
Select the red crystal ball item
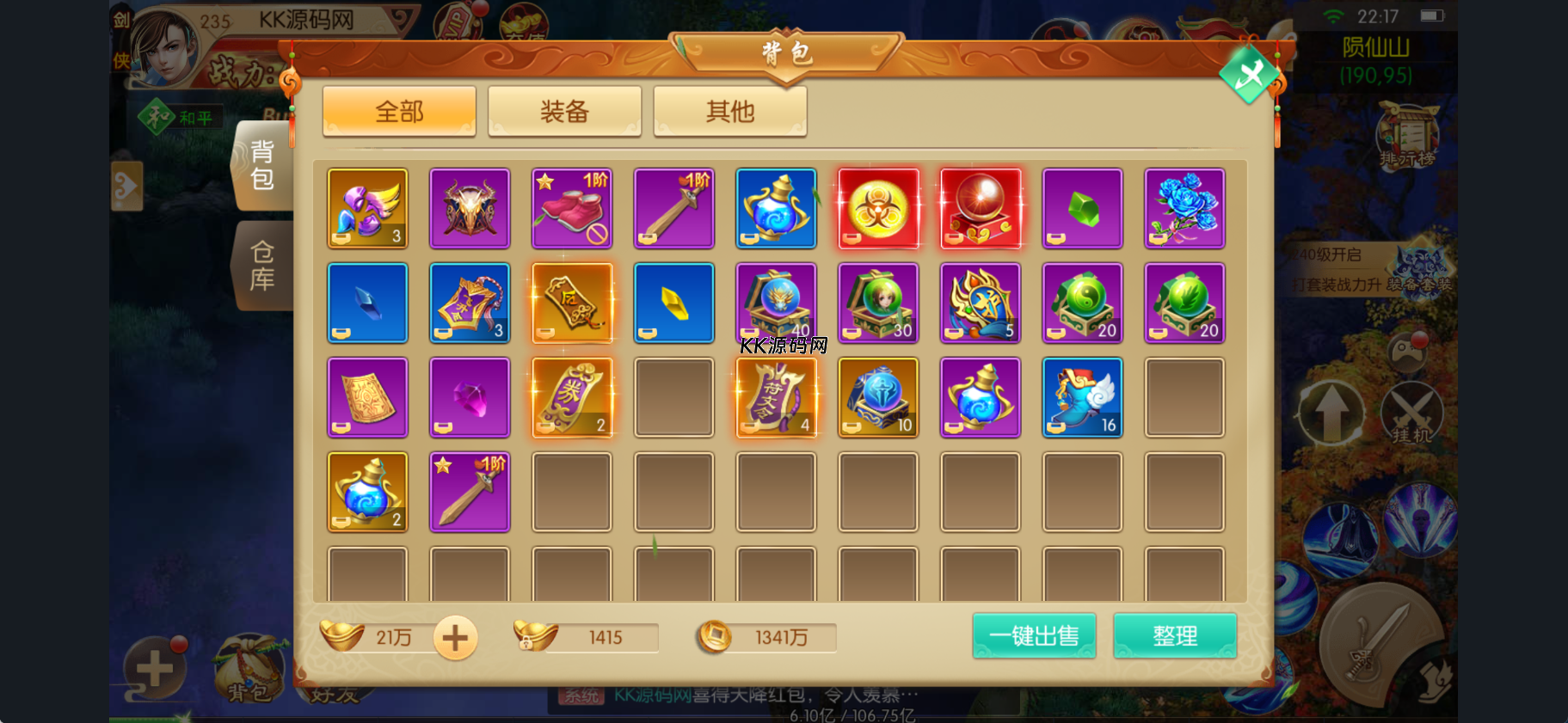[x=981, y=209]
